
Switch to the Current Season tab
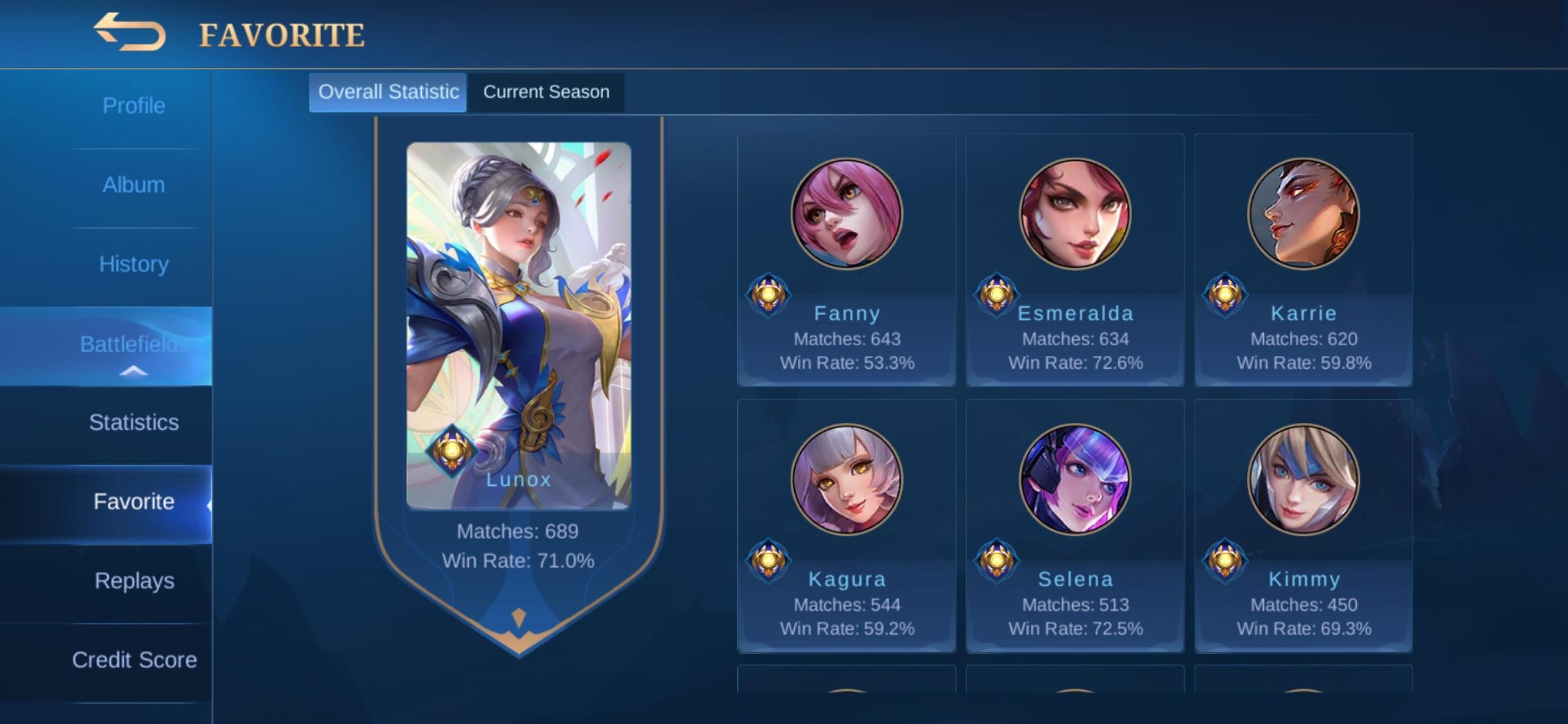tap(546, 92)
